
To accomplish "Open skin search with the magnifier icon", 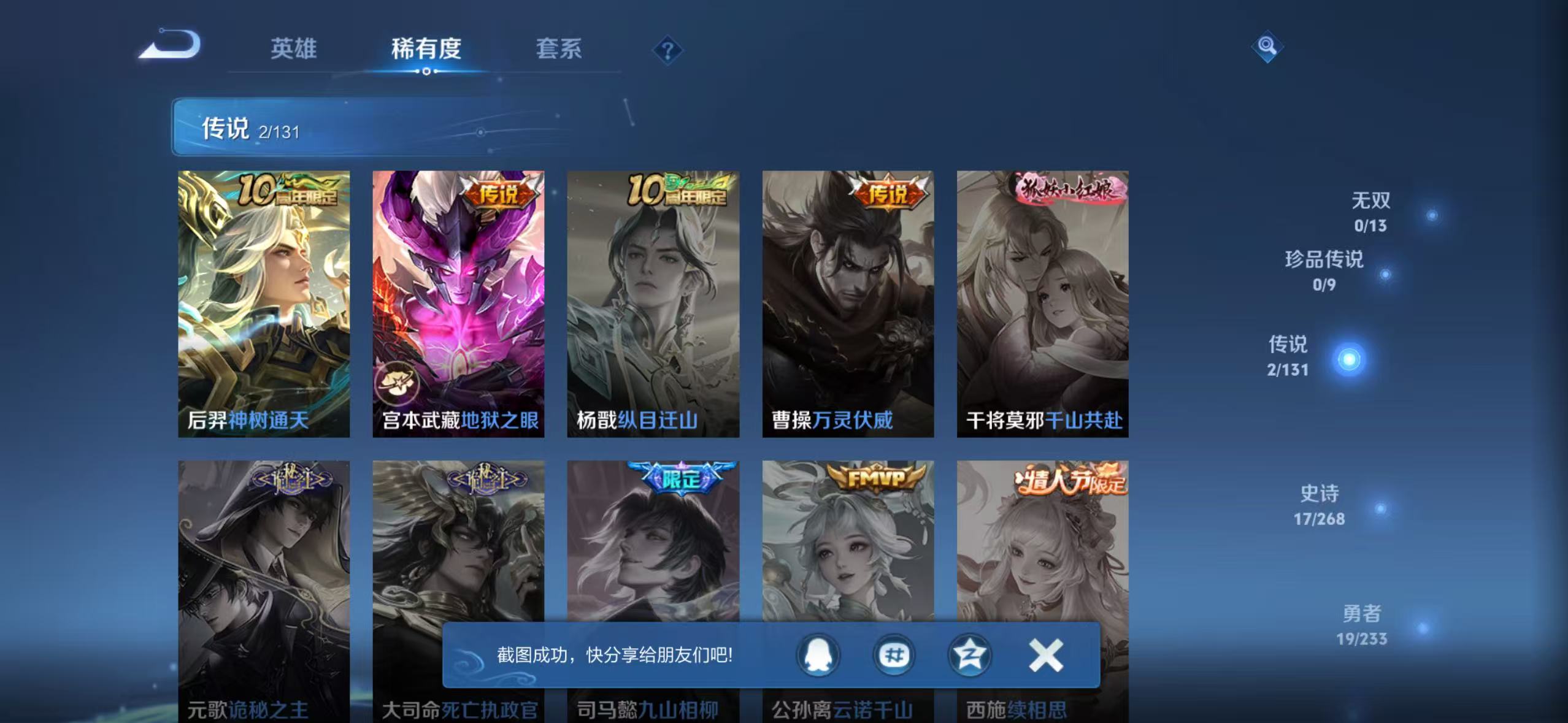I will point(1267,46).
